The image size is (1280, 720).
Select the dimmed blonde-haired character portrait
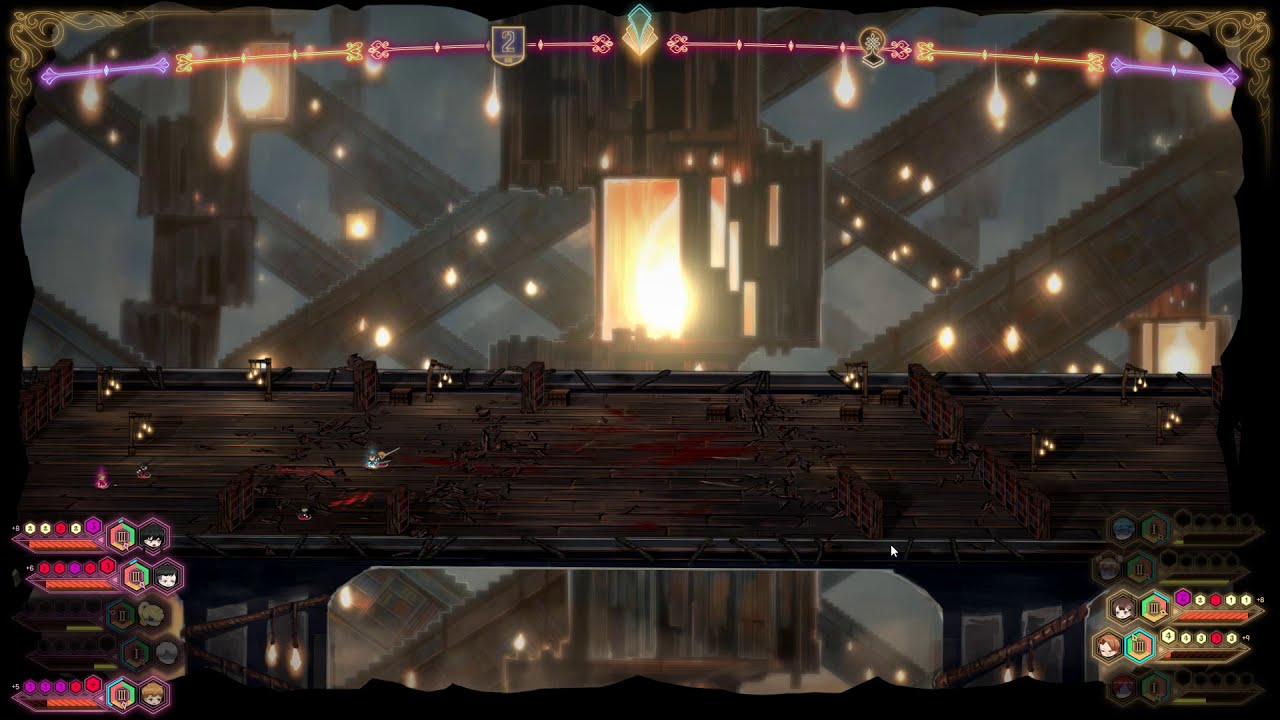(x=152, y=614)
